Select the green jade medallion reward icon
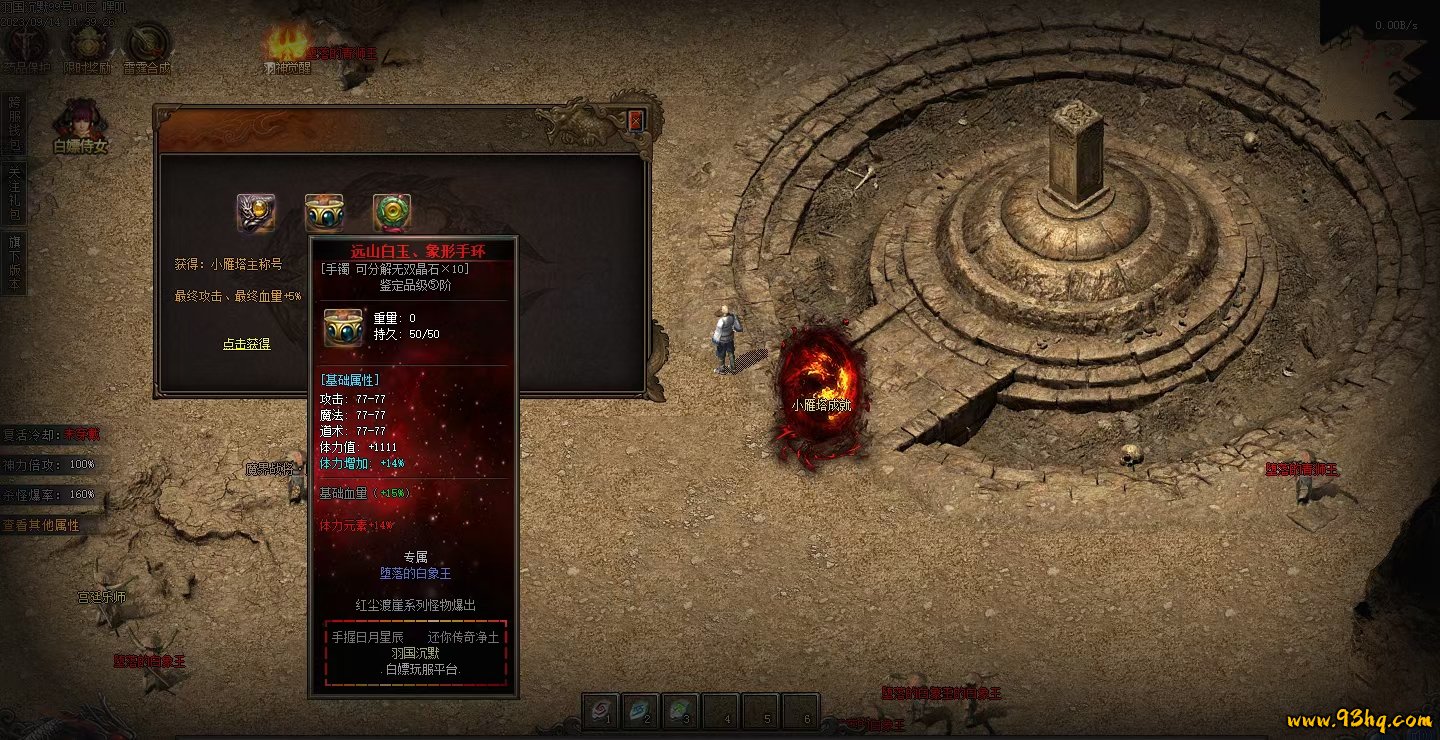1440x740 pixels. (392, 213)
